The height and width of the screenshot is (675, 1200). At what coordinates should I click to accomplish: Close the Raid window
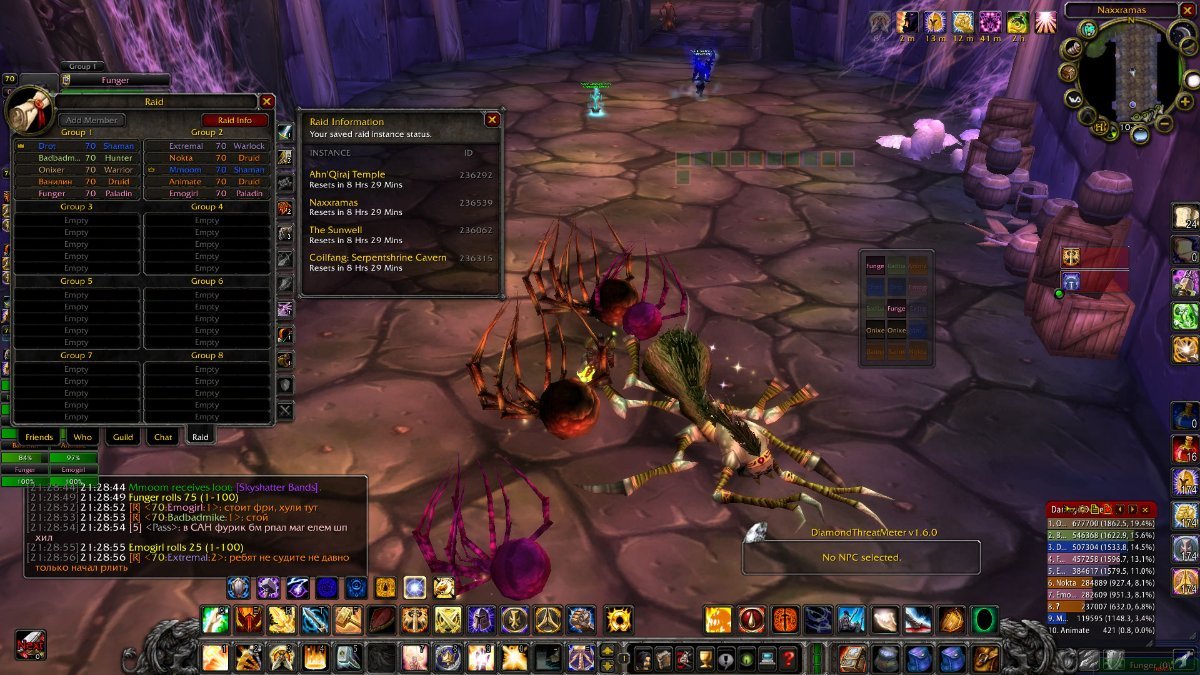(266, 101)
